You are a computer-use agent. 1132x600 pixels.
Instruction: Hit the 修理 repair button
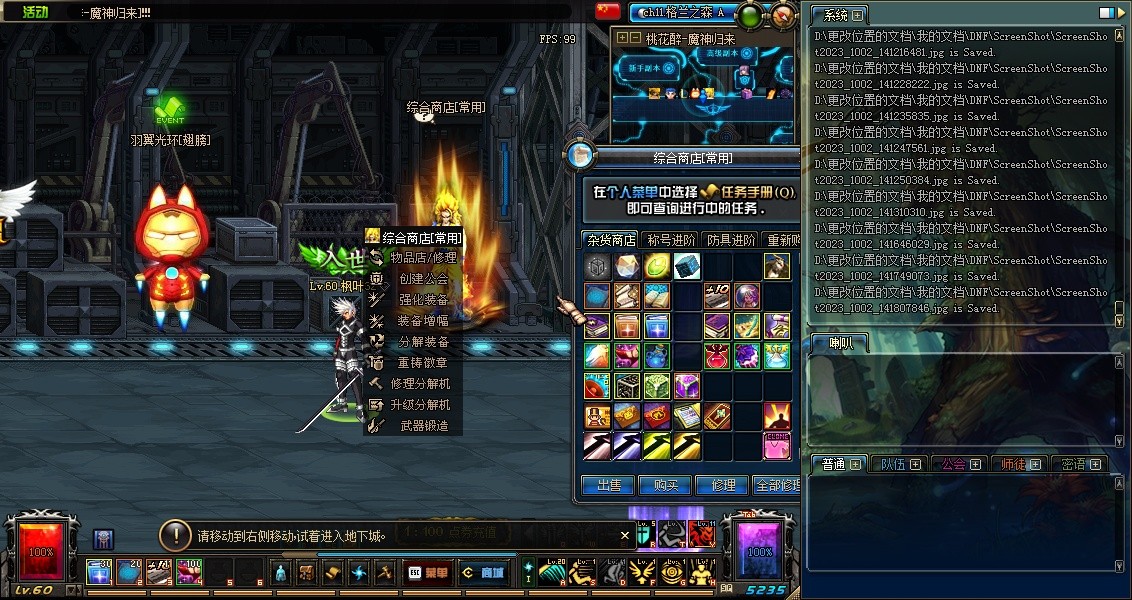tap(723, 486)
